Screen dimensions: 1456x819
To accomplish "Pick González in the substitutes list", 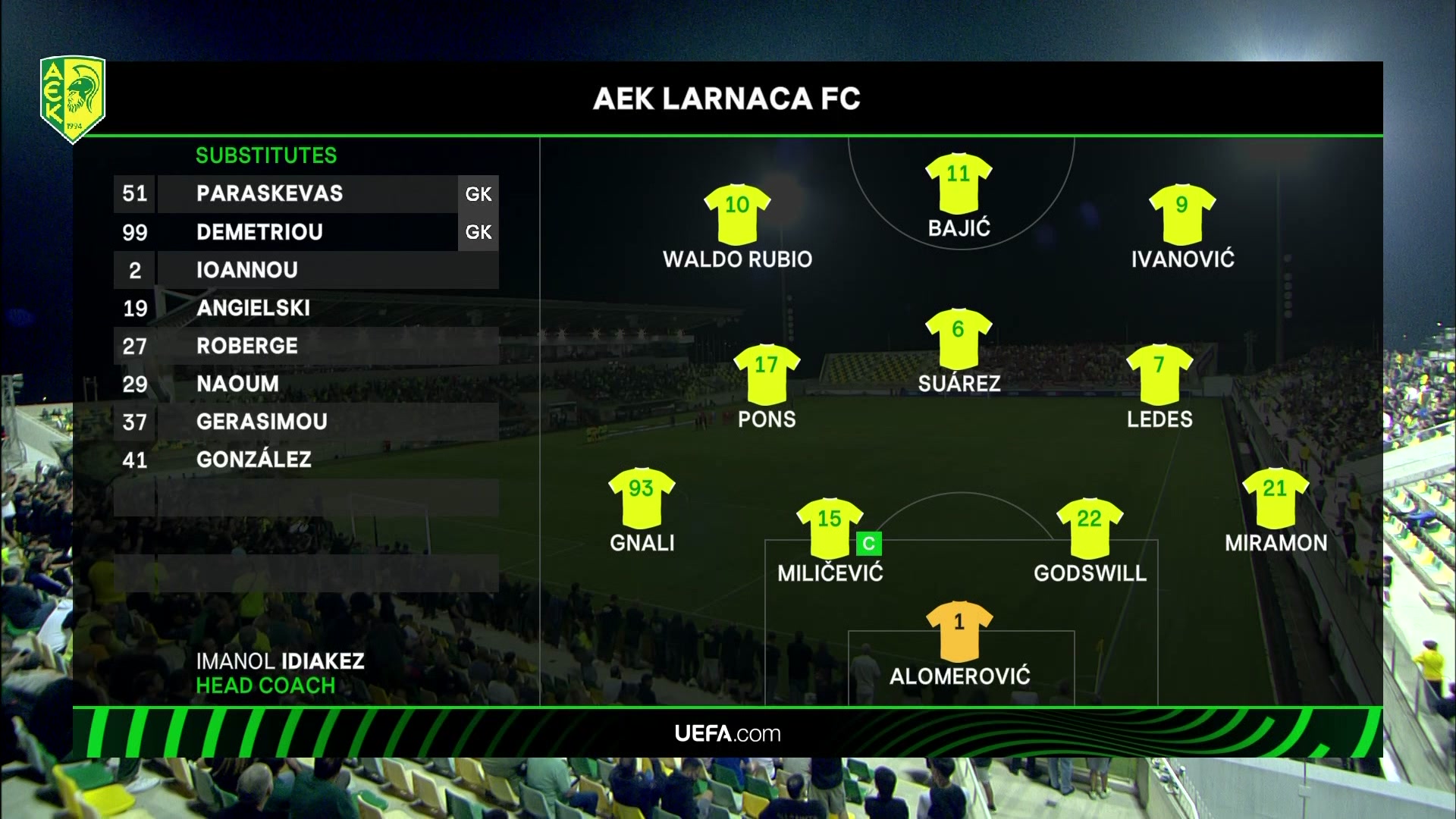I will point(253,460).
